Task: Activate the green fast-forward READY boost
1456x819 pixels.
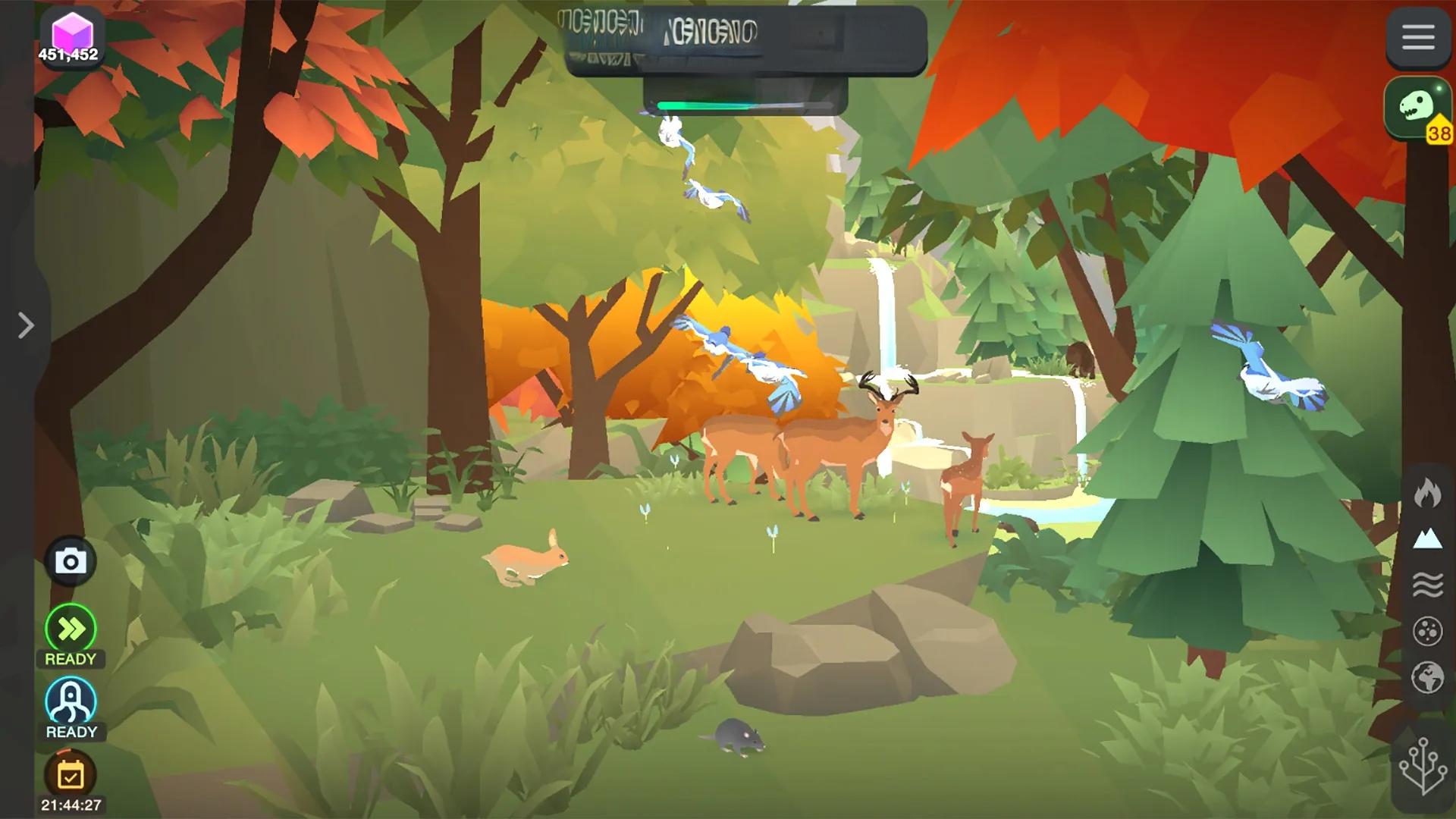Action: click(71, 629)
